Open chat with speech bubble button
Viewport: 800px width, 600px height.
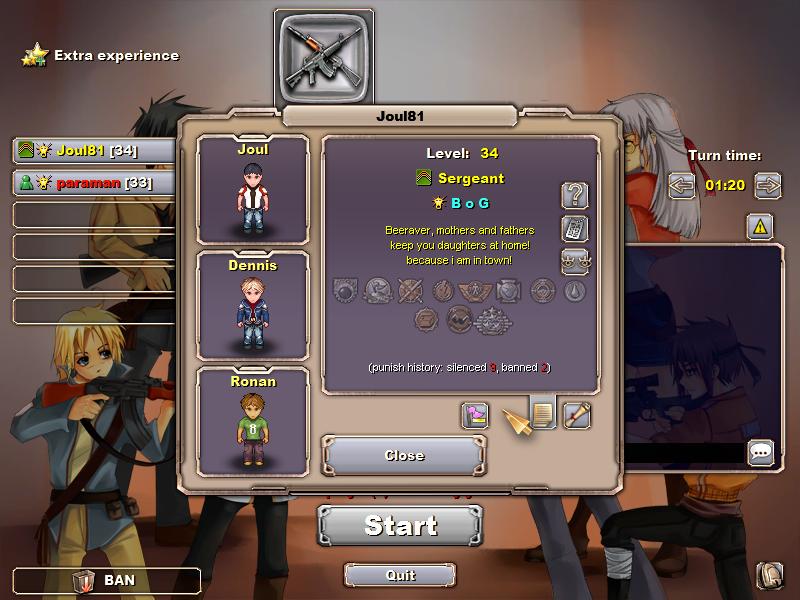tap(761, 453)
